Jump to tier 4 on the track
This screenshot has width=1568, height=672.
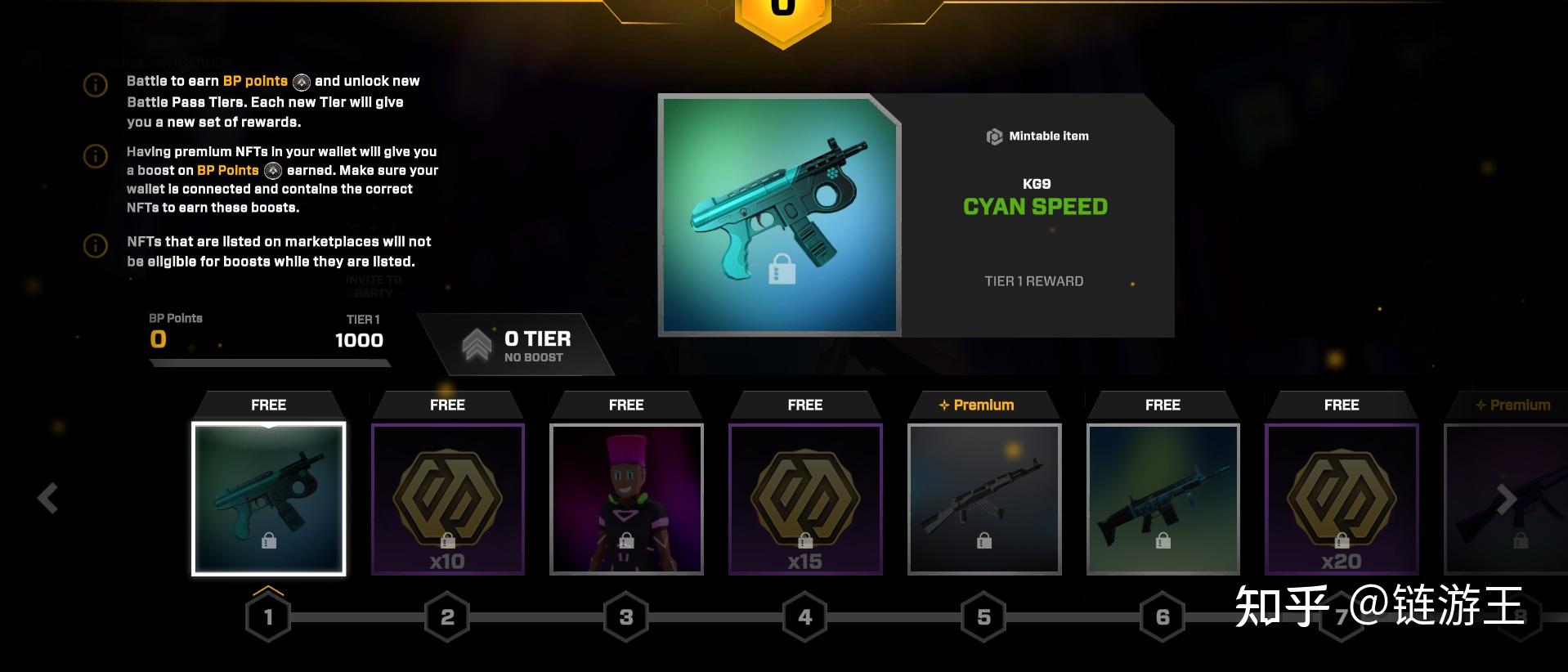(x=805, y=617)
